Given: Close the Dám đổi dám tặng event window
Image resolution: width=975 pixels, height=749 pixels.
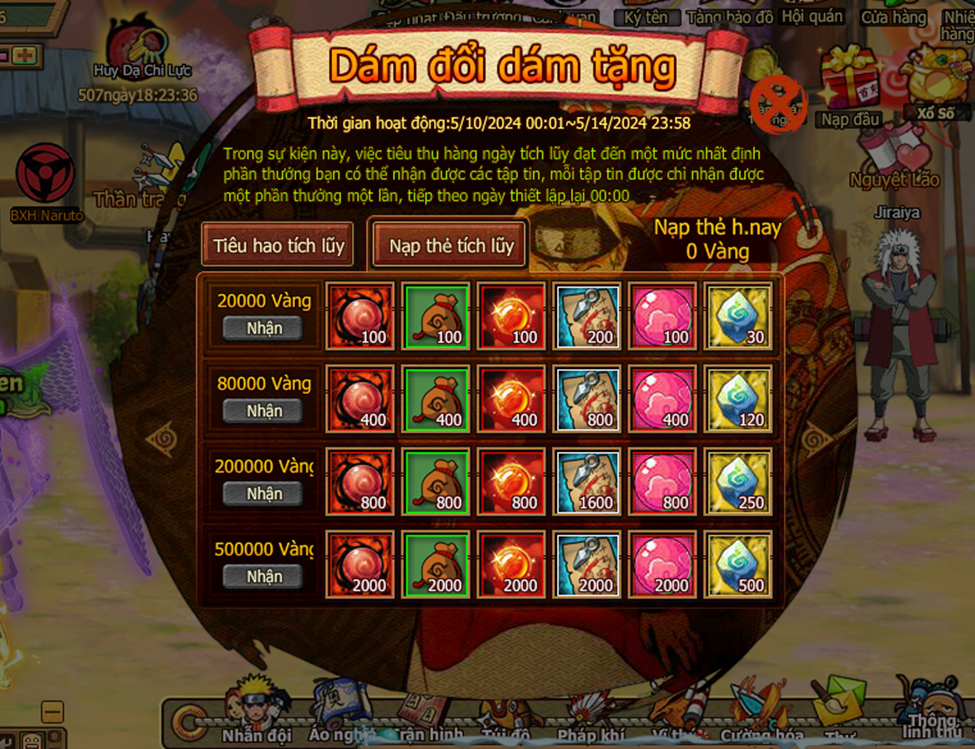Looking at the screenshot, I should tap(778, 103).
